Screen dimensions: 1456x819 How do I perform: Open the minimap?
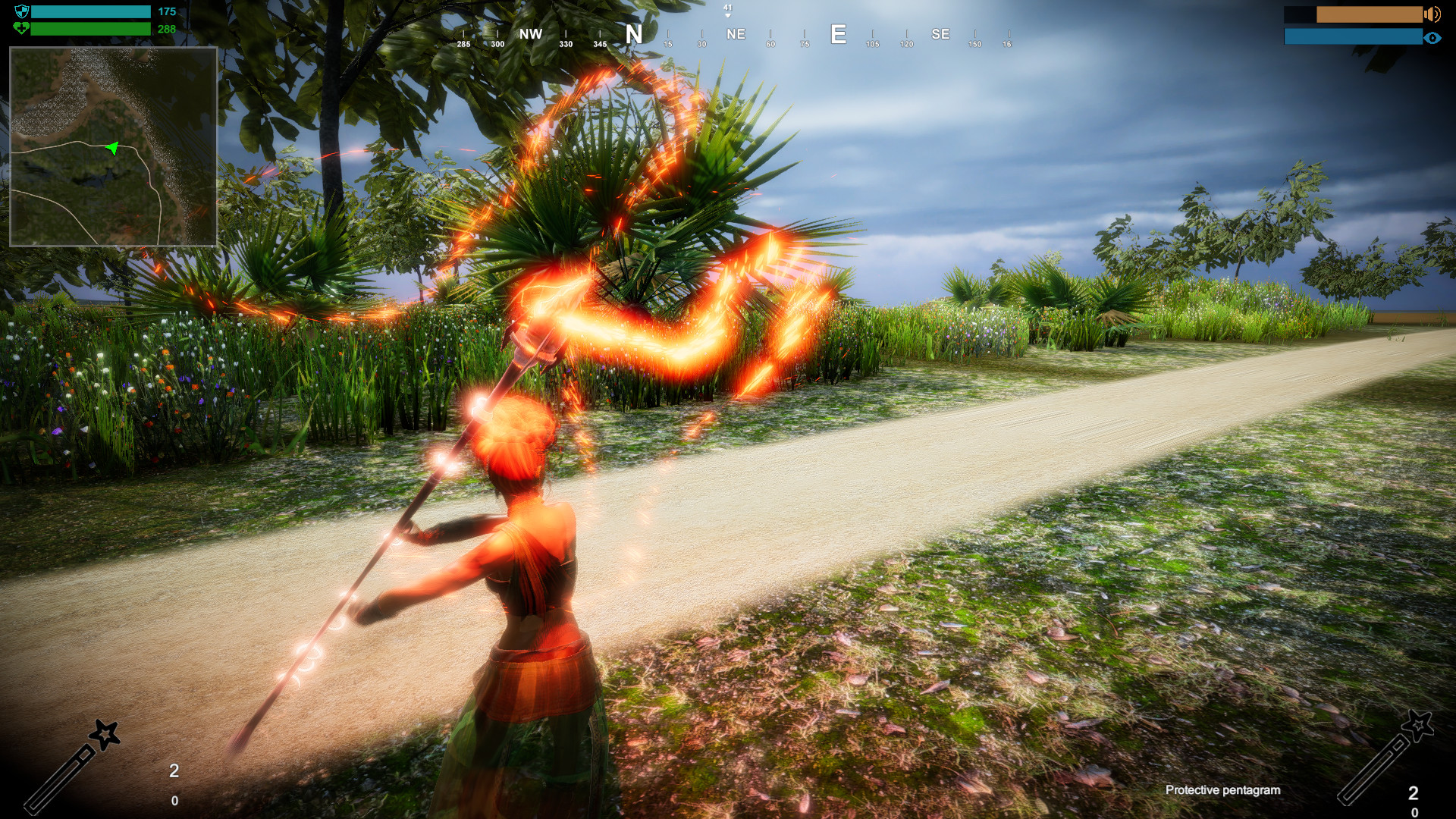114,146
